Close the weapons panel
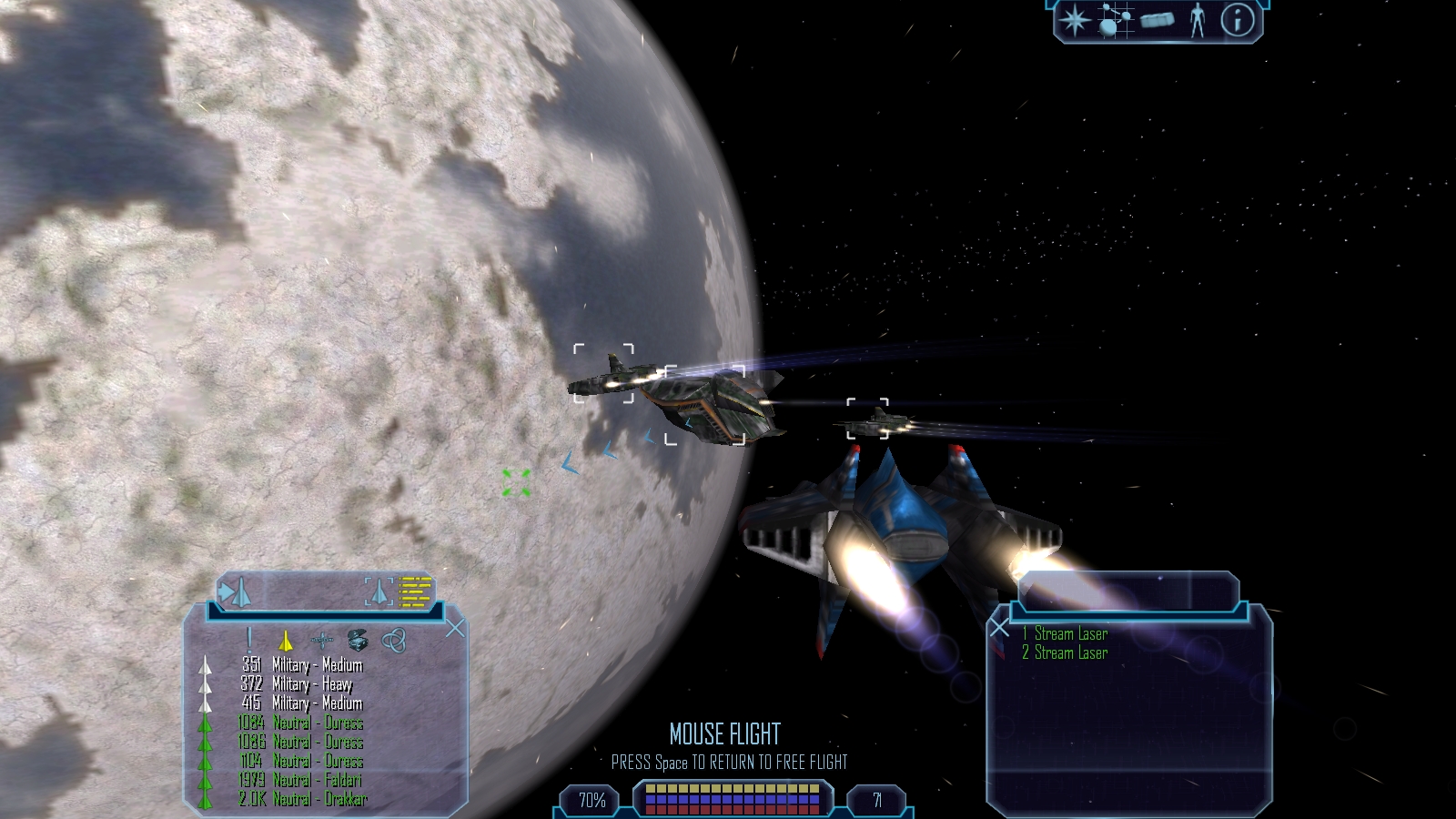The width and height of the screenshot is (1456, 819). (999, 628)
